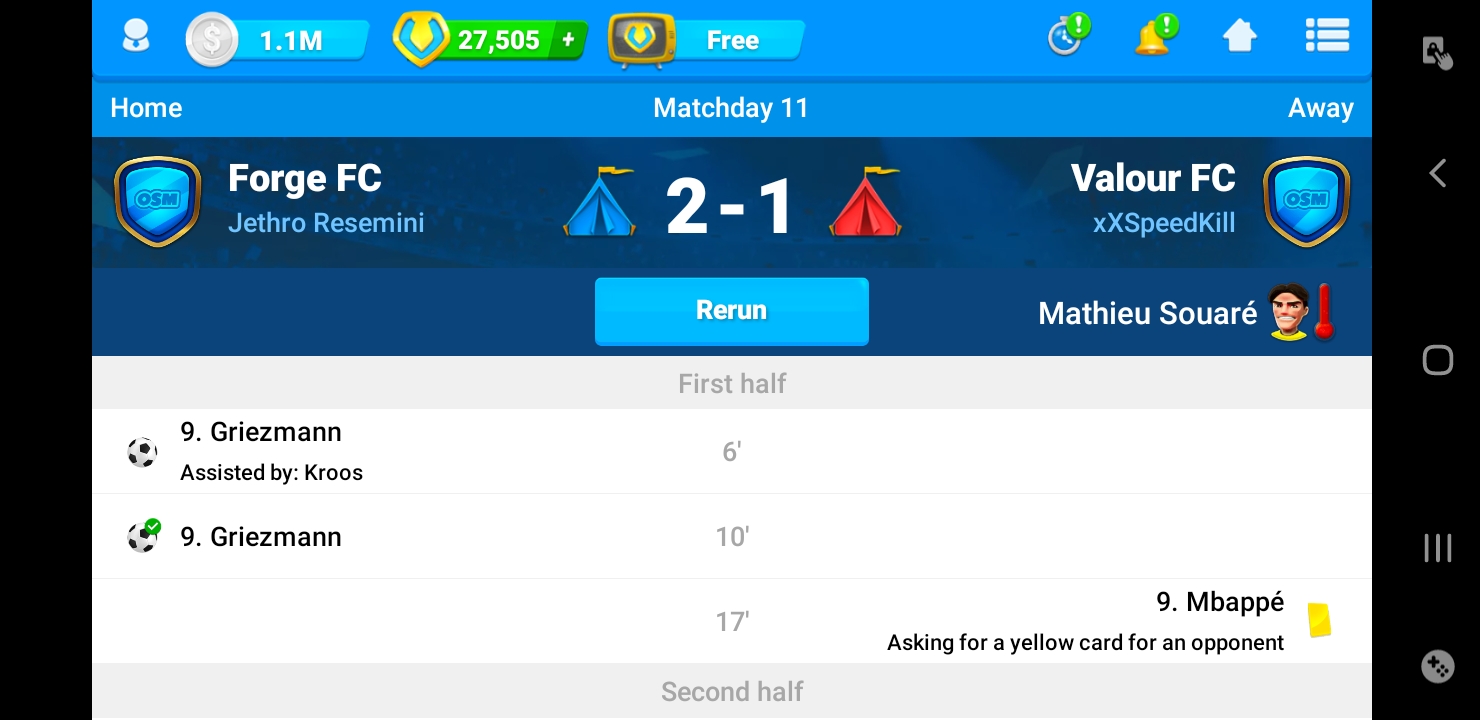Select referee Mathieu Souaré
1480x720 pixels.
point(1147,314)
